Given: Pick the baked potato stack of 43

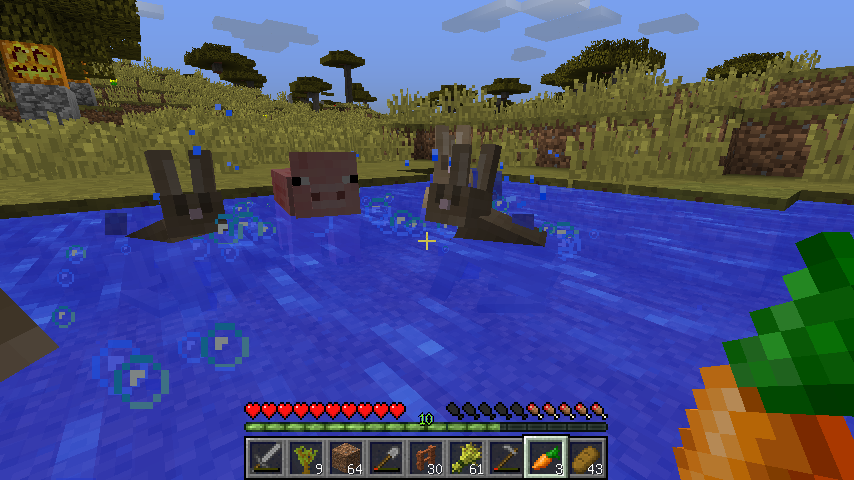Looking at the screenshot, I should pyautogui.click(x=585, y=458).
